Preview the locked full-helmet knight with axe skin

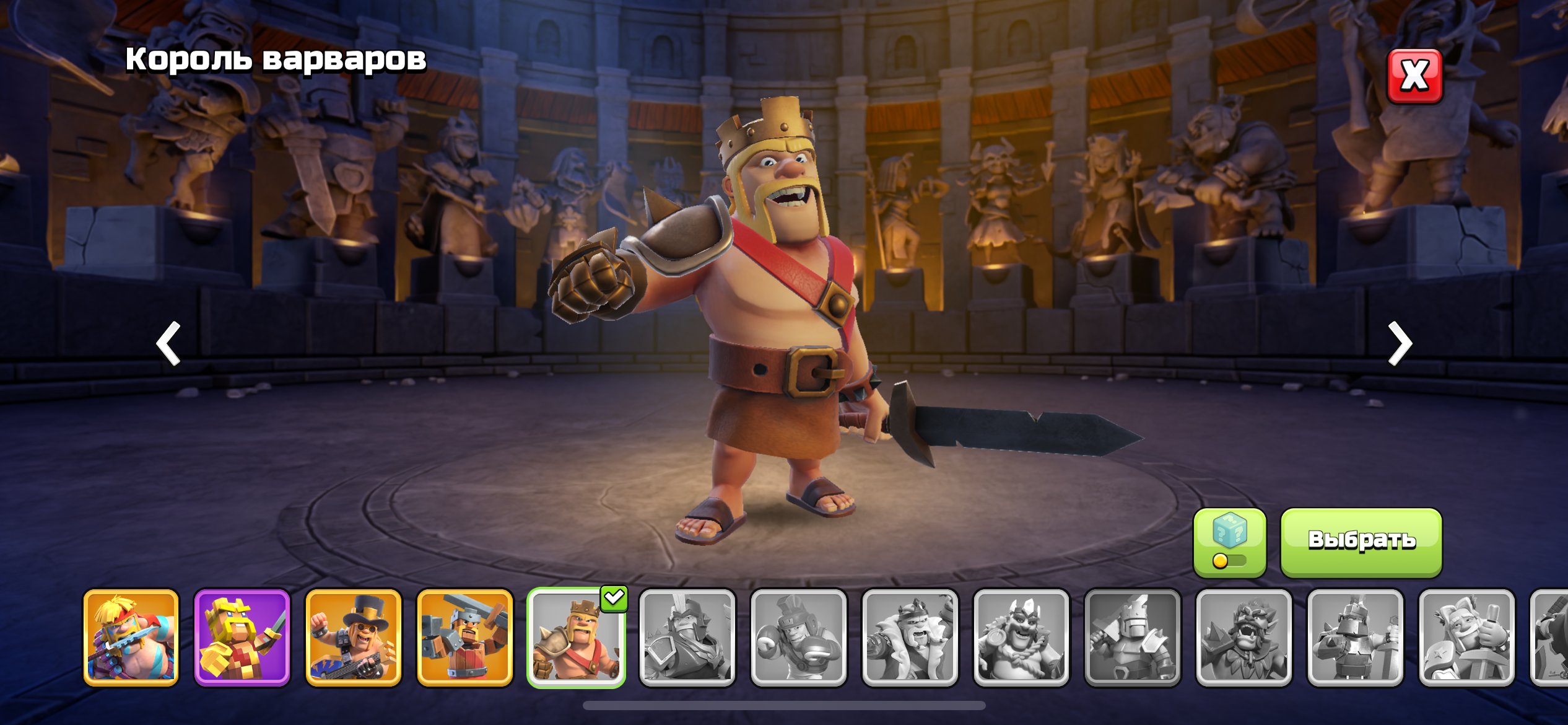tap(1133, 638)
